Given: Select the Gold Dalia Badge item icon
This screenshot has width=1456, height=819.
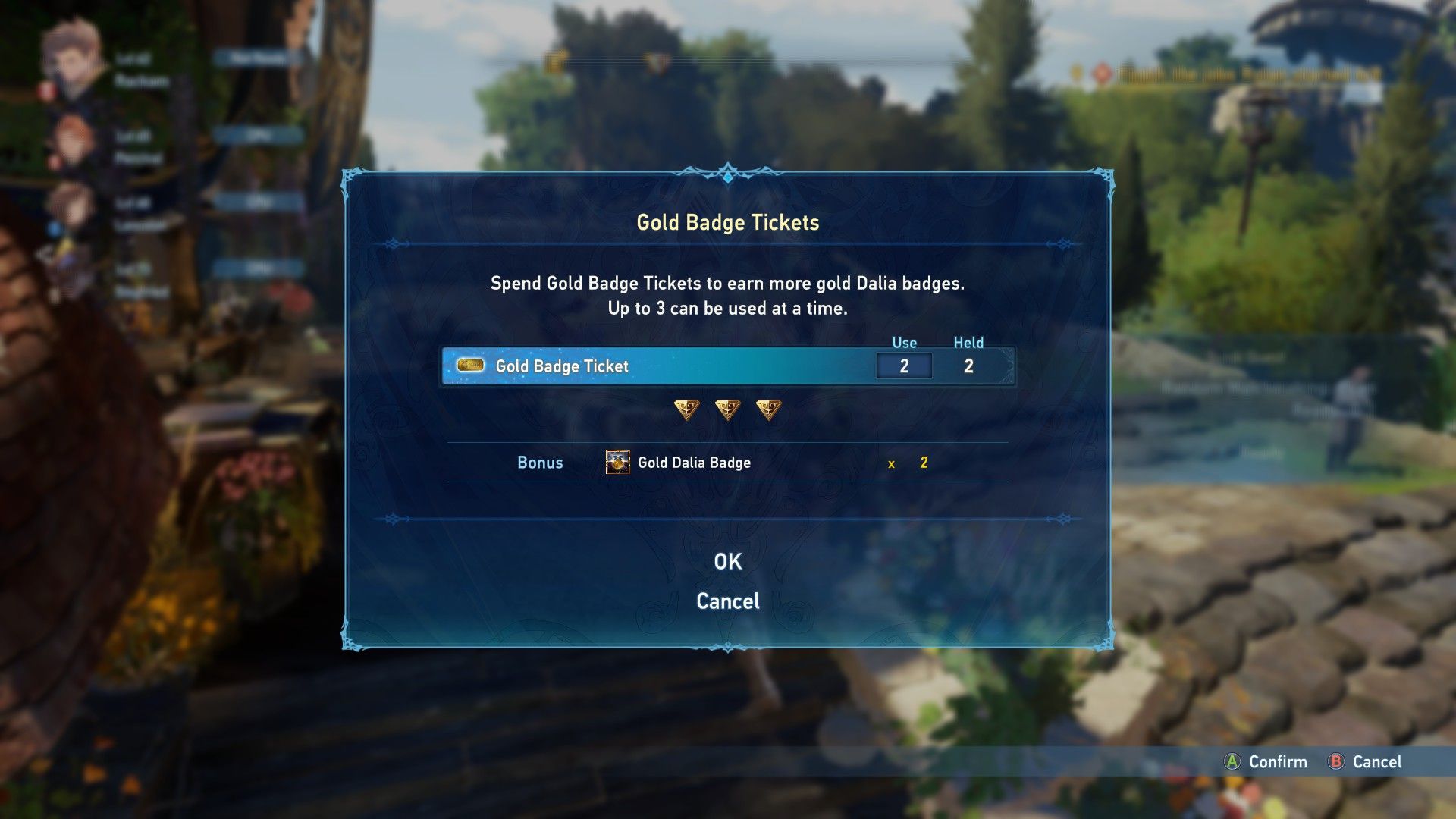Looking at the screenshot, I should coord(617,462).
